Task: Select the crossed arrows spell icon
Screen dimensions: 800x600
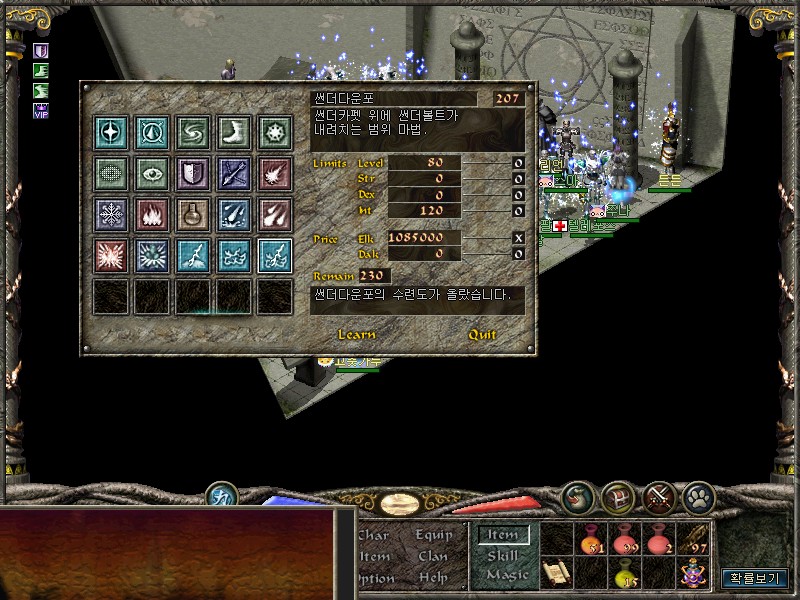Action: 234,174
